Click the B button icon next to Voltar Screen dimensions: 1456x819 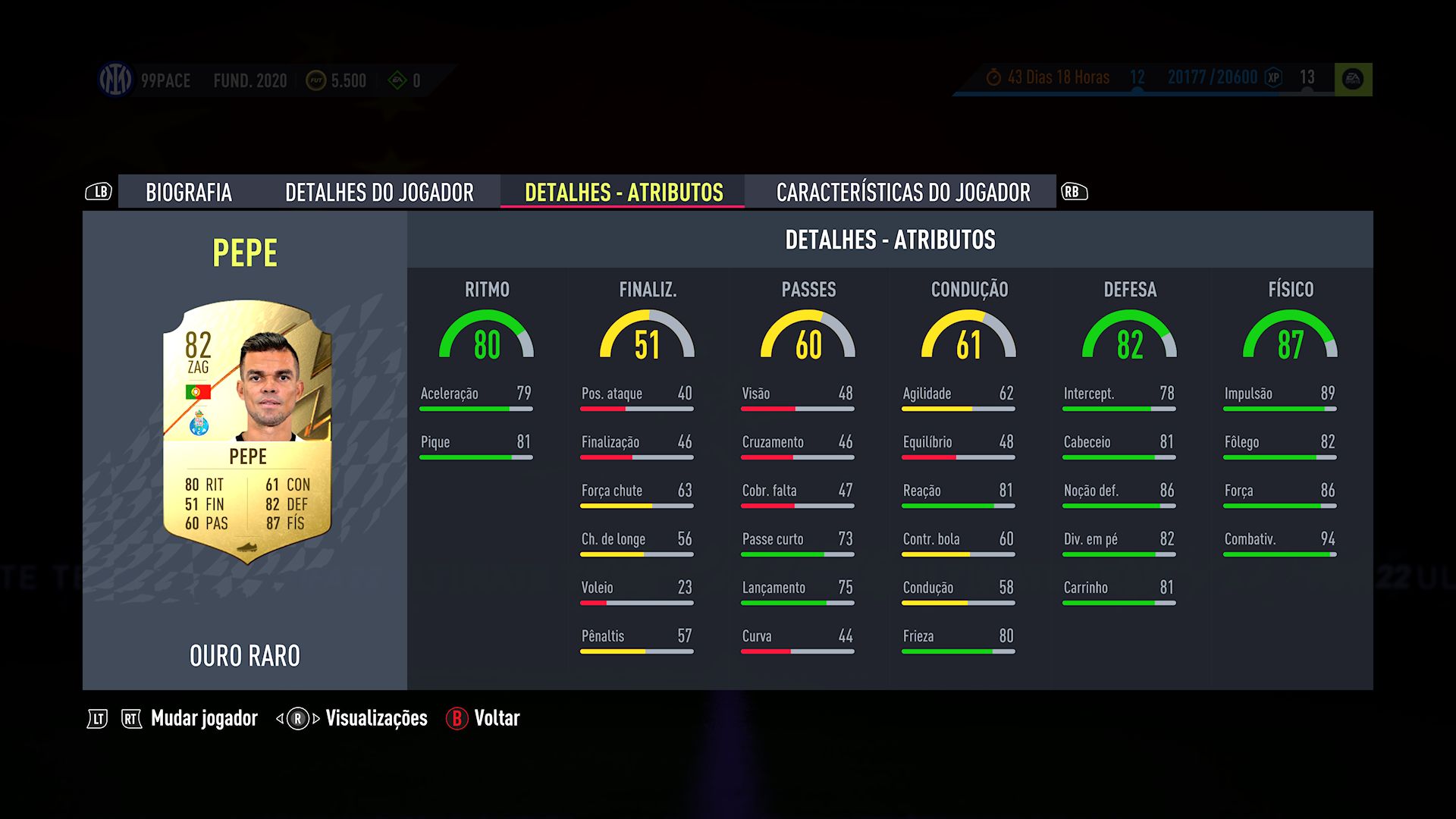456,718
